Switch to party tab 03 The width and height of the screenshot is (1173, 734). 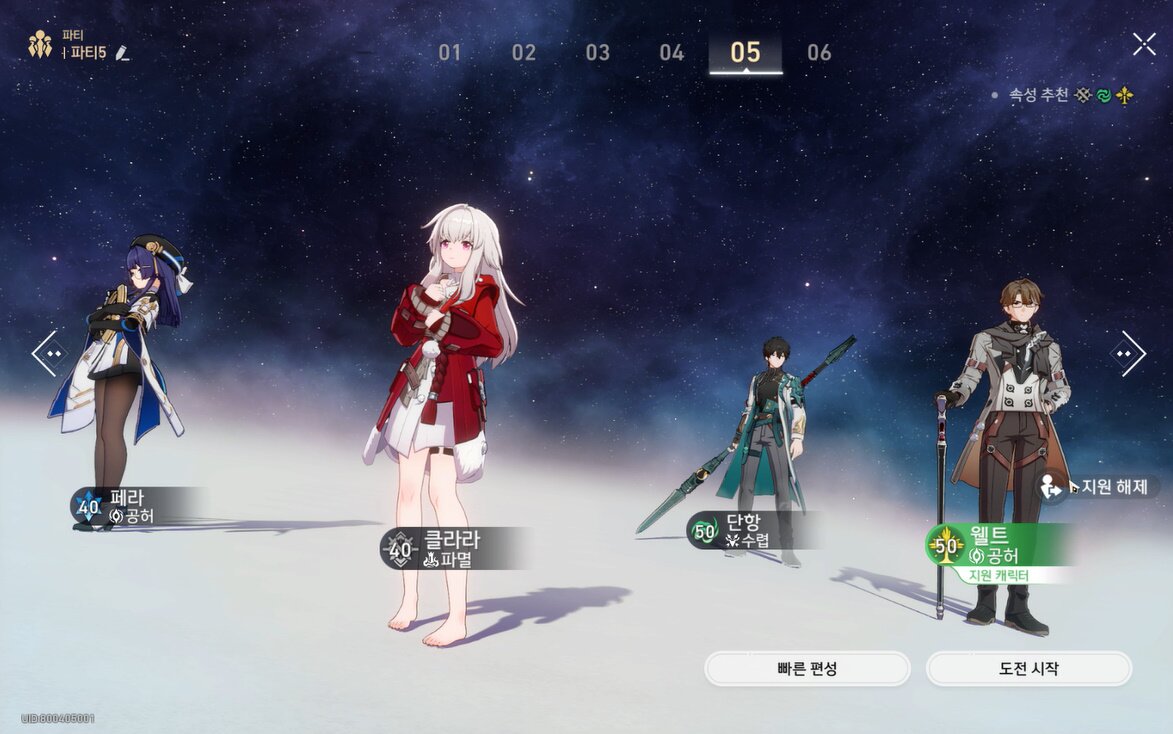[598, 53]
